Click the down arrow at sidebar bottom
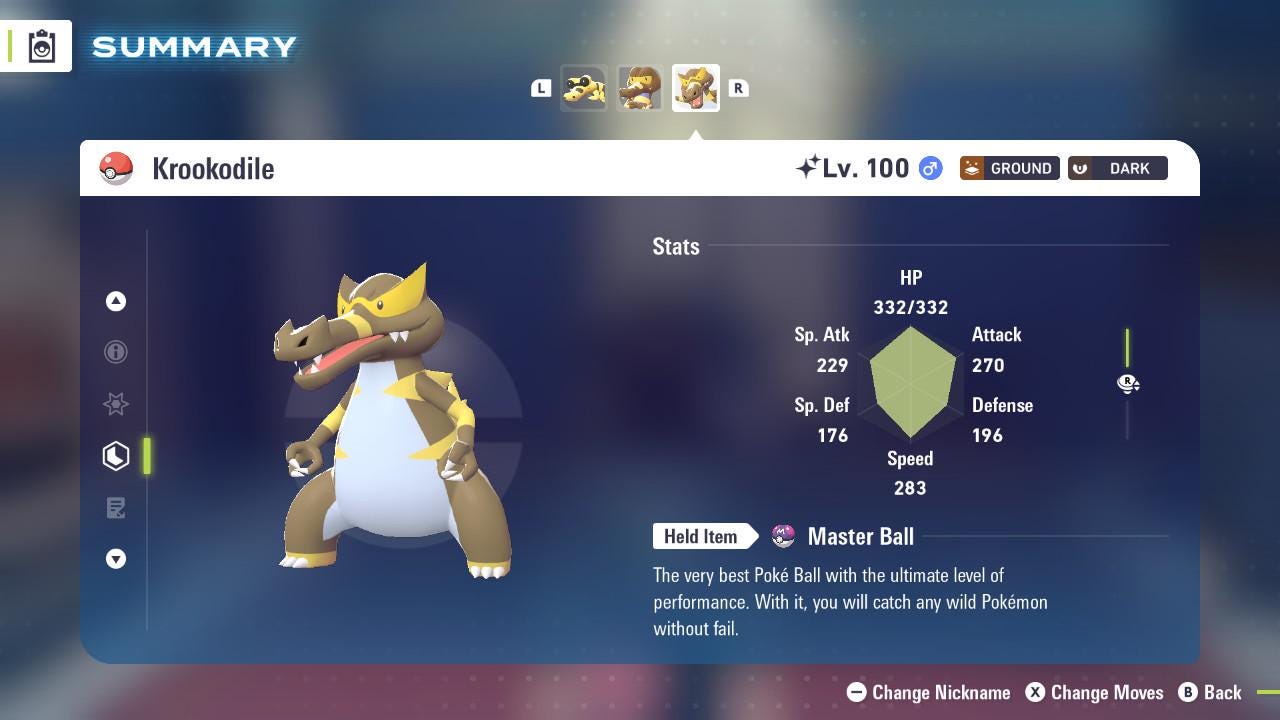 click(116, 559)
